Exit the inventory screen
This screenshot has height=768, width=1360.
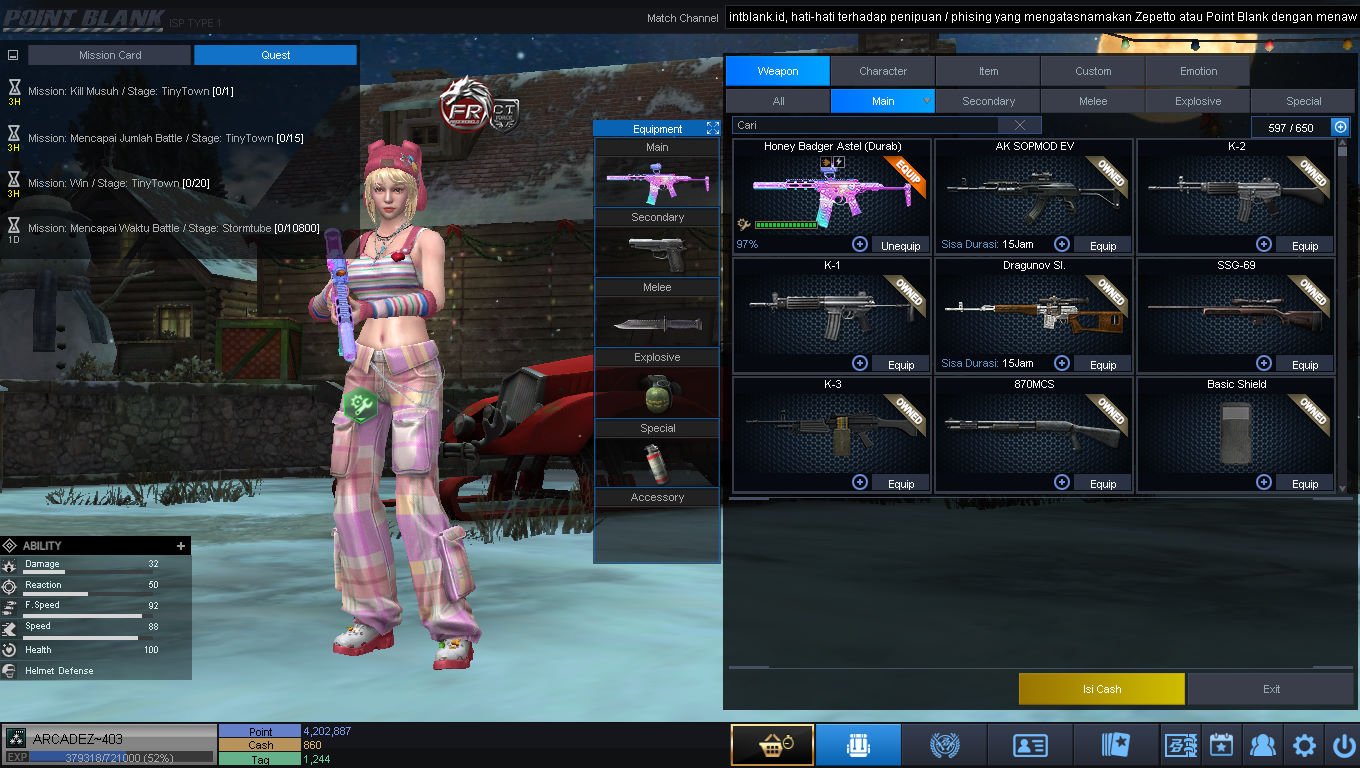(x=1271, y=689)
